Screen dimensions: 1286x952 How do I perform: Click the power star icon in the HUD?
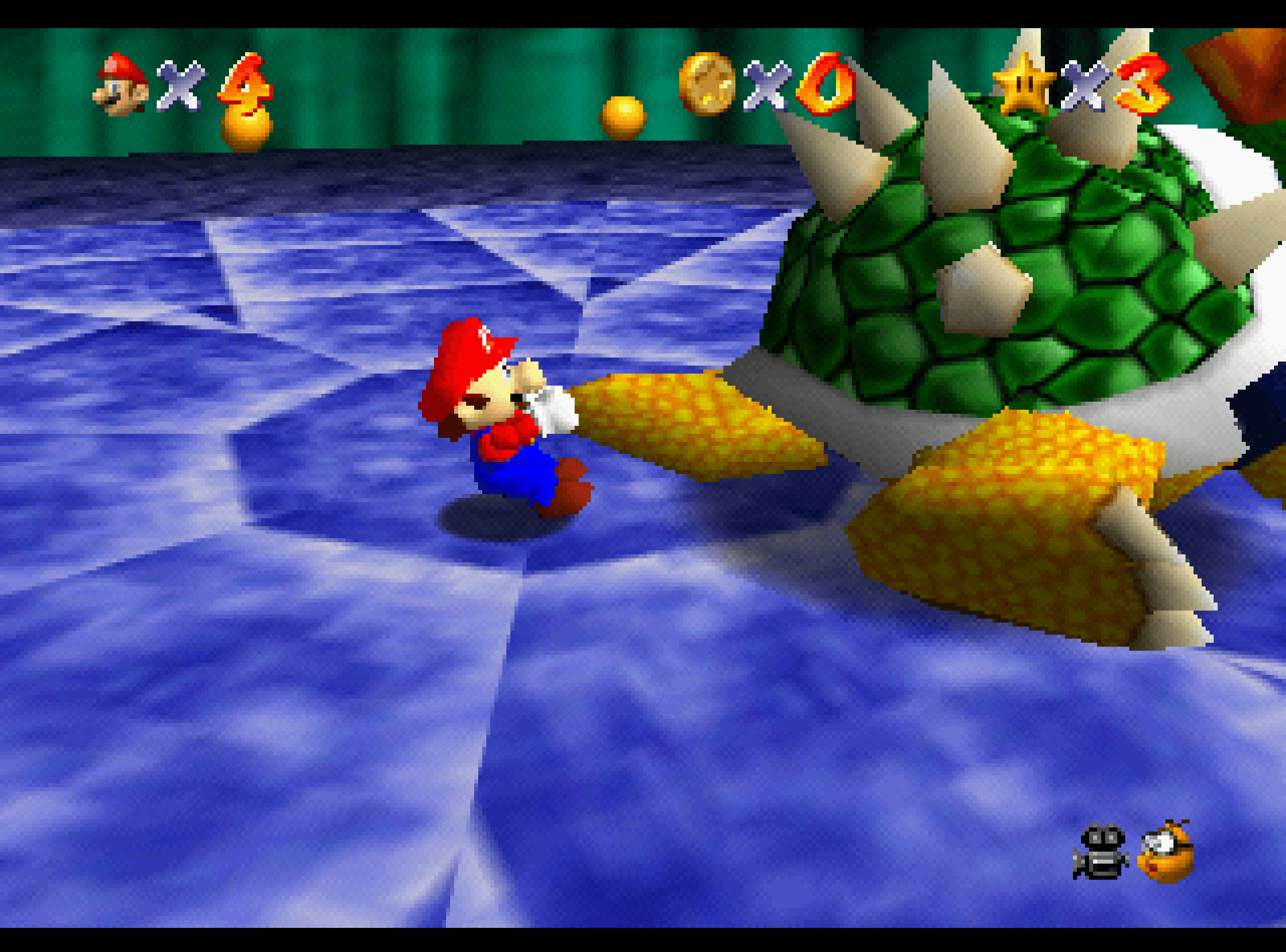(x=1025, y=84)
